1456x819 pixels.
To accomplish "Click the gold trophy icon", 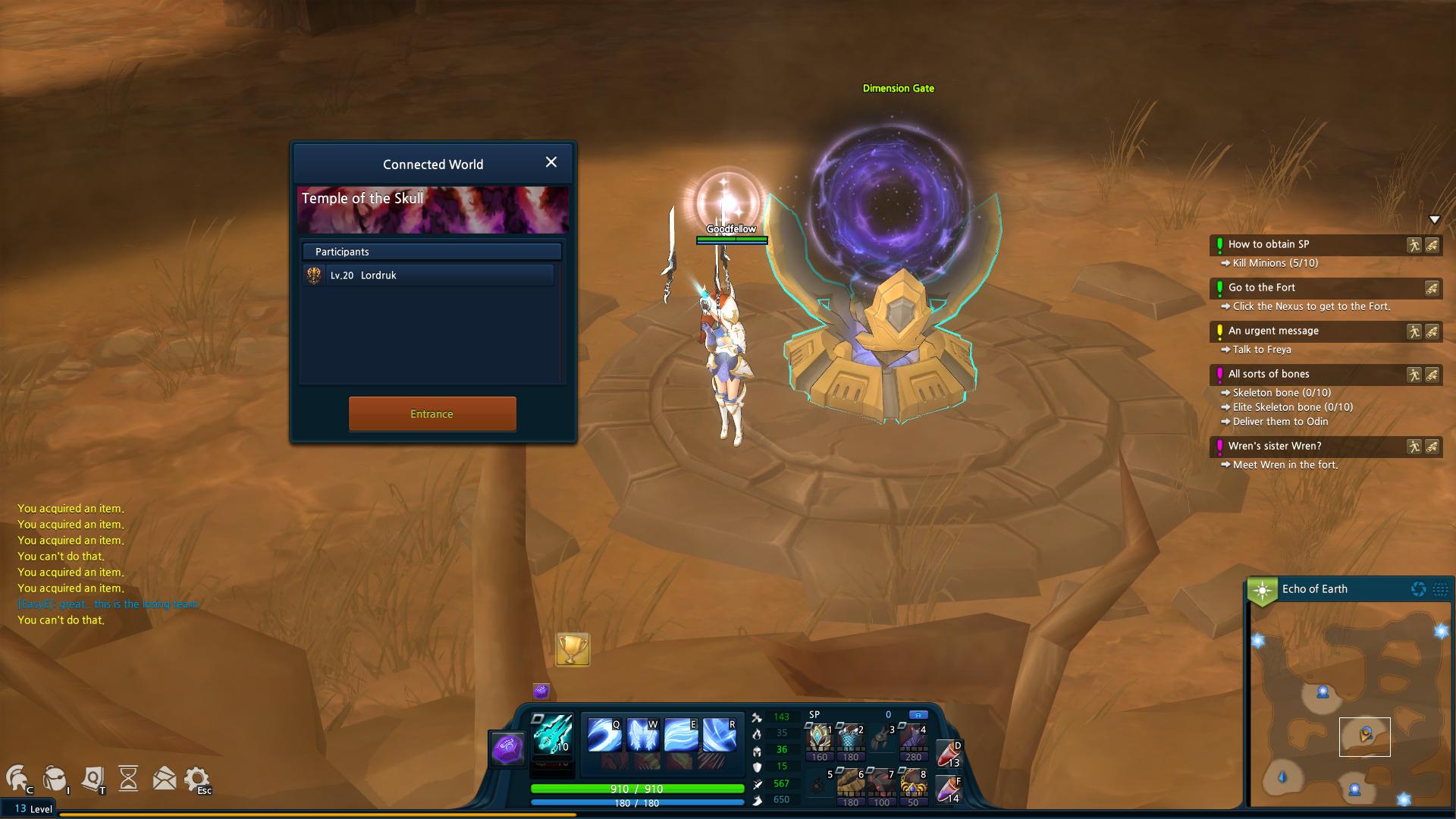I will [573, 649].
